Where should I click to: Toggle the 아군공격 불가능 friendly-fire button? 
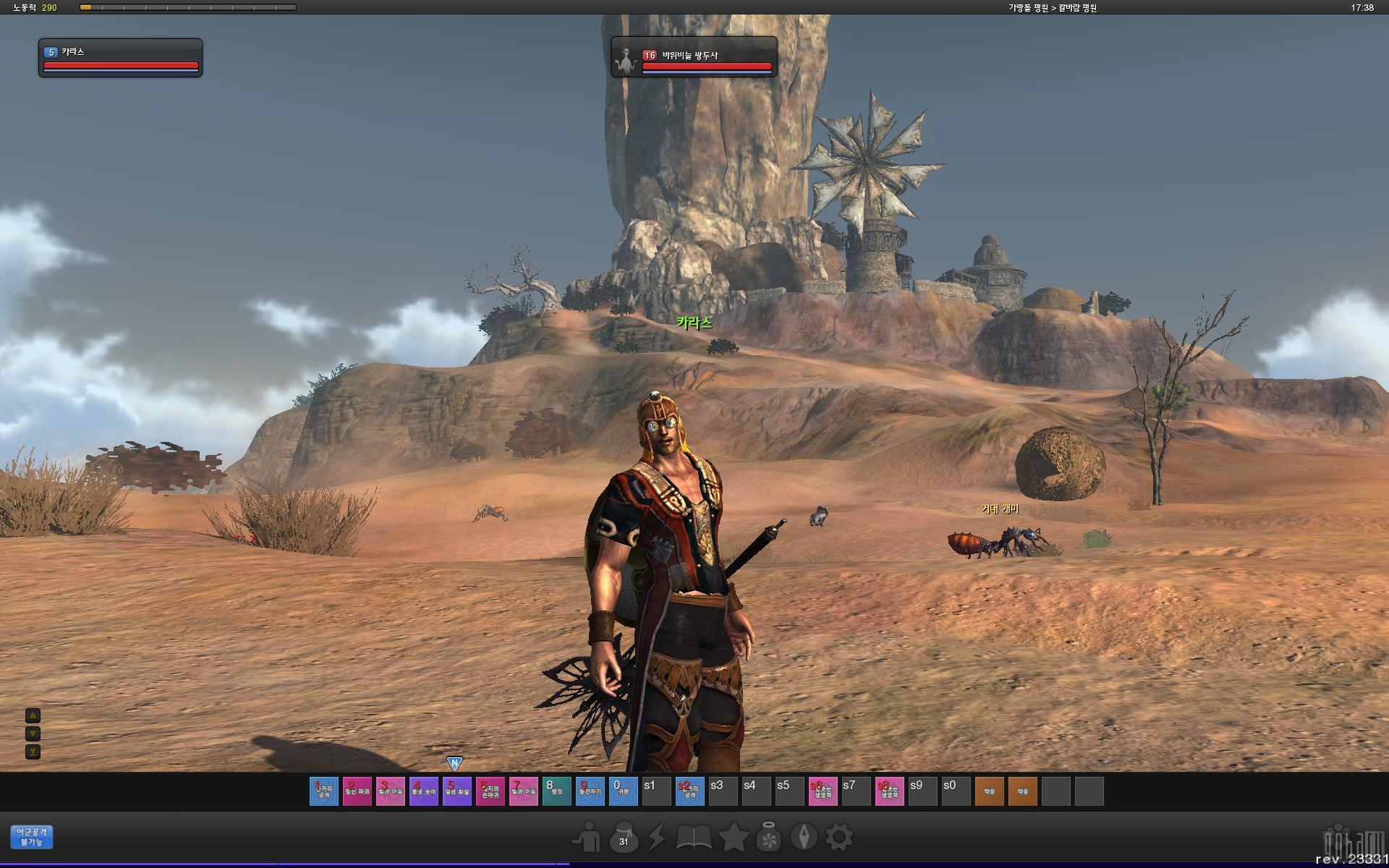32,837
